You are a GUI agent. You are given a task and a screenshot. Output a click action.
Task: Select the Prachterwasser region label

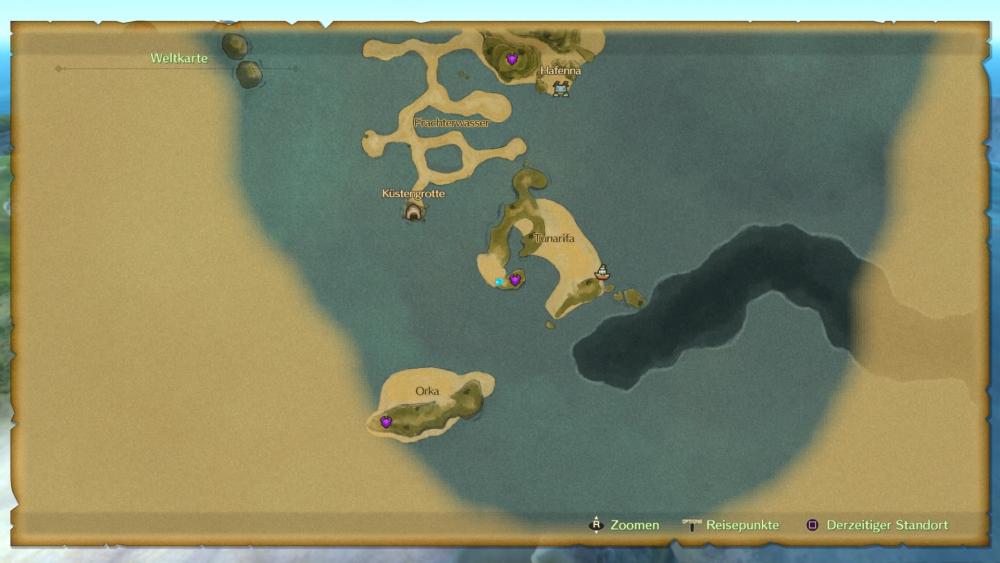point(451,122)
